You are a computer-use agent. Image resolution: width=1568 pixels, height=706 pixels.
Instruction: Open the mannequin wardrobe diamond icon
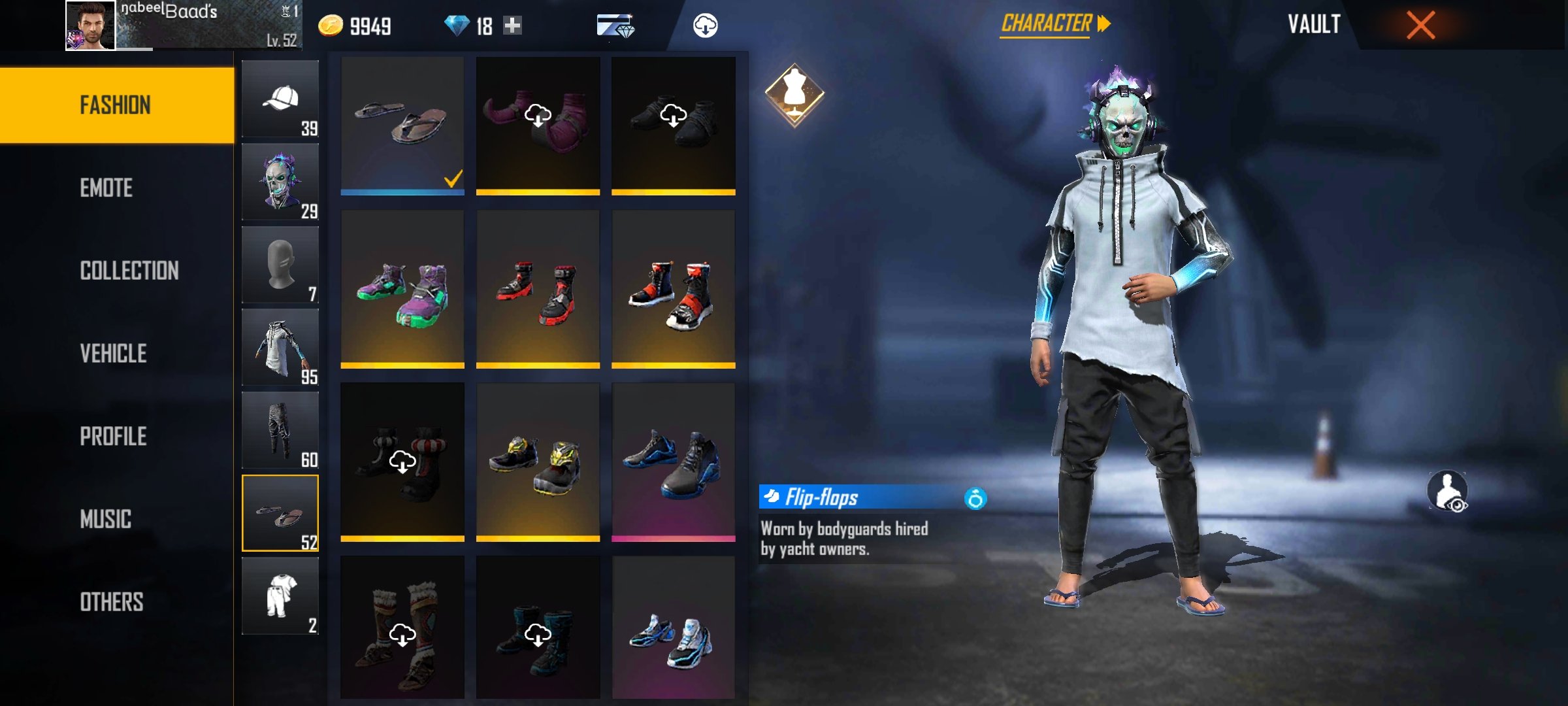[794, 95]
